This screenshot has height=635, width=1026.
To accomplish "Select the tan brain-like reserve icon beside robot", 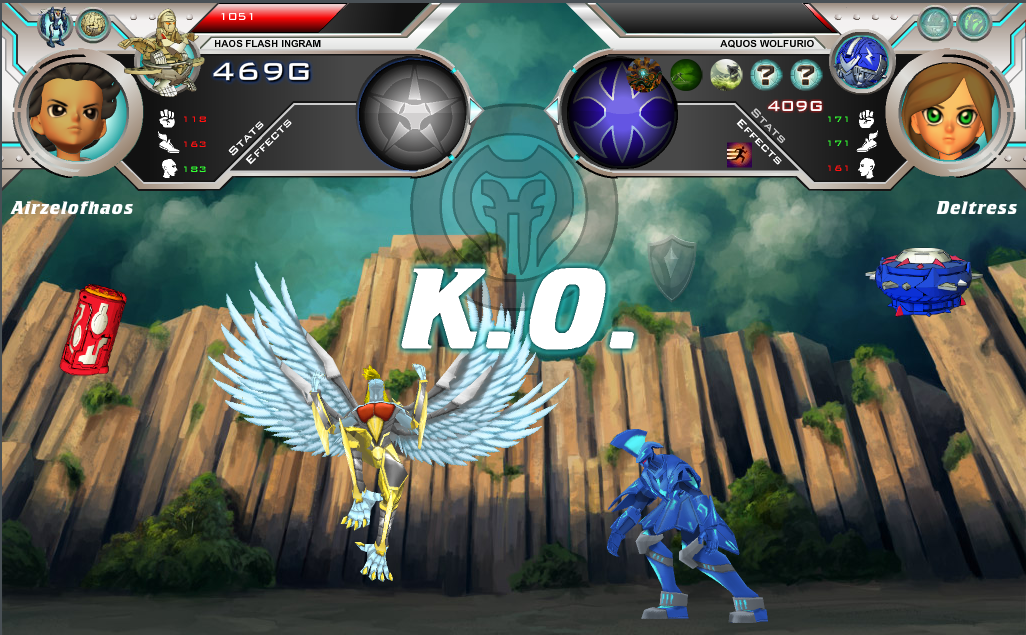I will pos(93,25).
